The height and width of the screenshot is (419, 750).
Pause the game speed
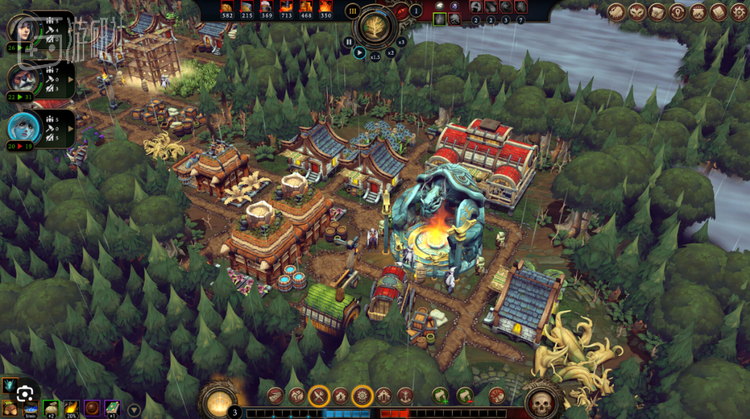(x=348, y=42)
